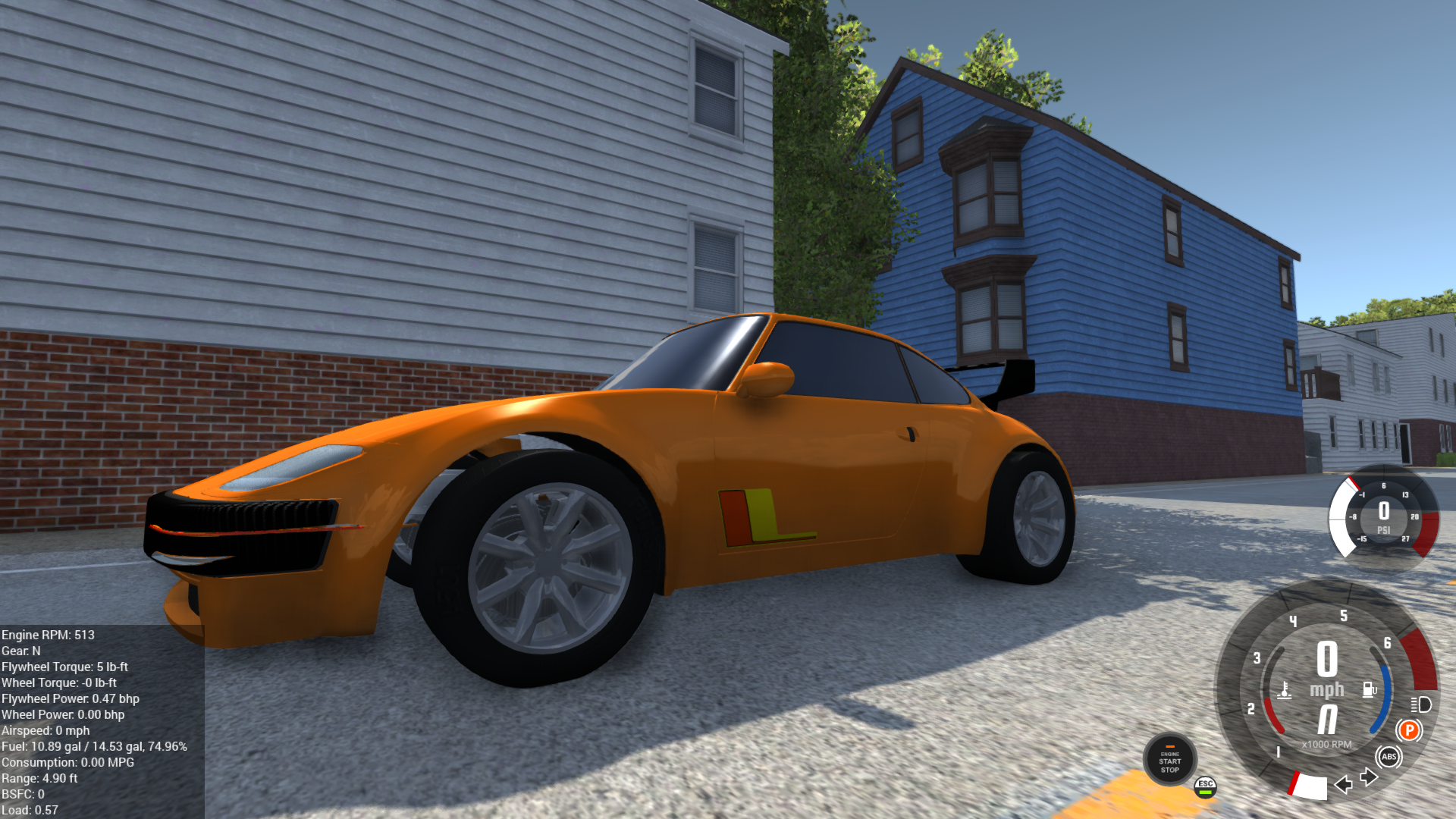
Task: Click the white needle wedge at gauge bottom
Action: [1310, 788]
